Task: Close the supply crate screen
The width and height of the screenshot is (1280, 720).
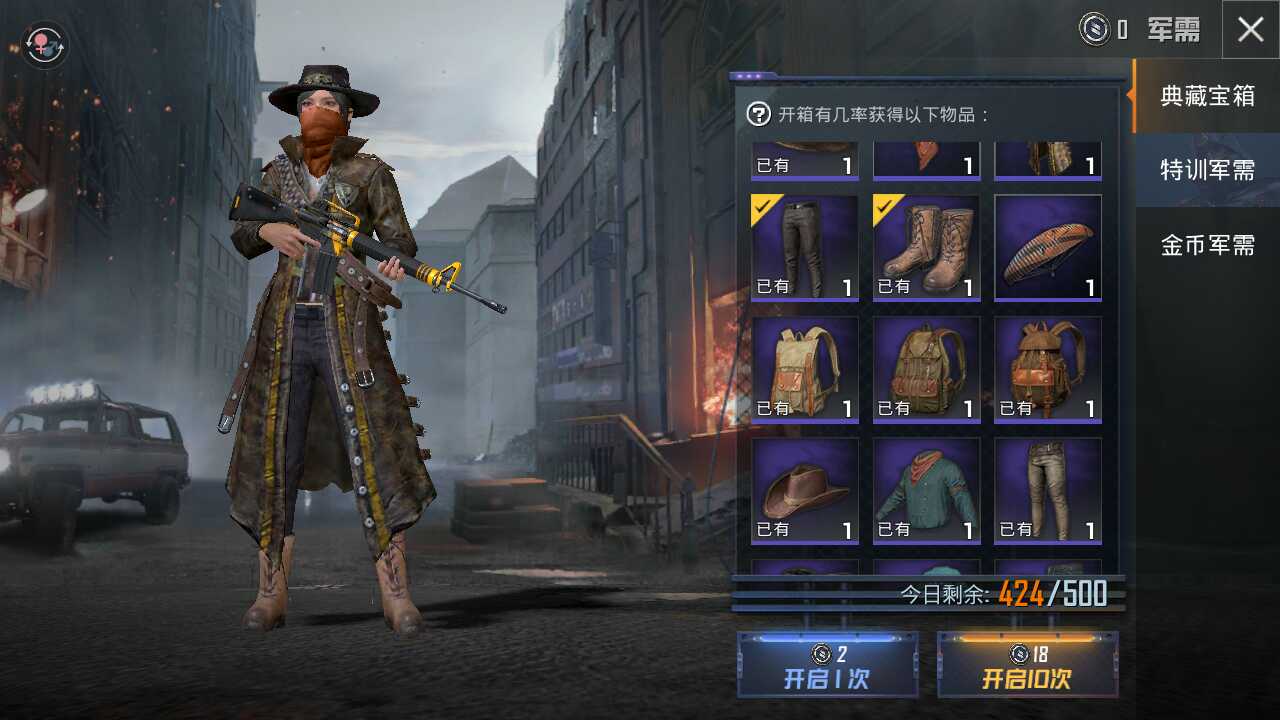Action: (1250, 30)
